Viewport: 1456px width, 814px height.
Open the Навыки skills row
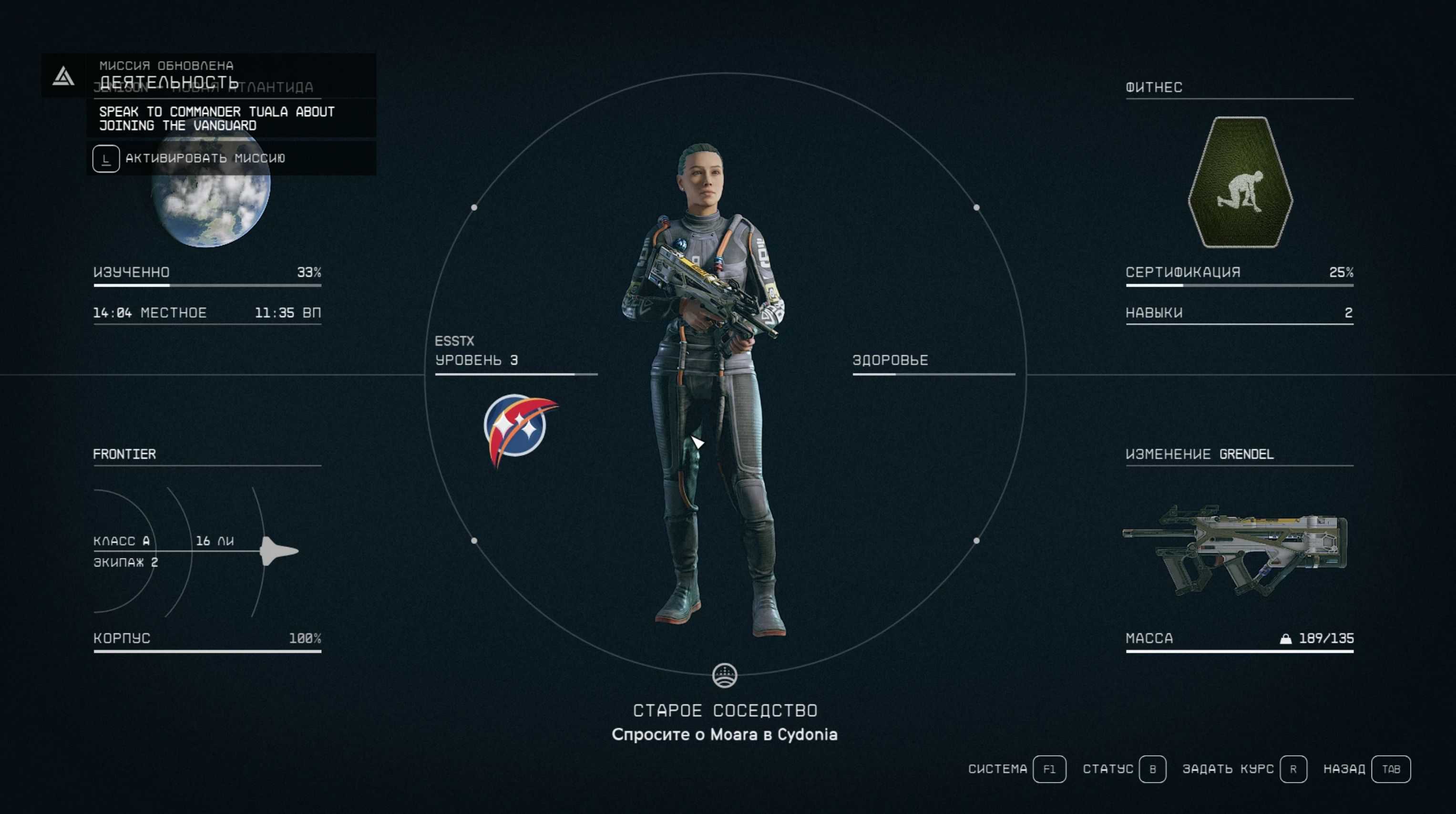coord(1239,313)
